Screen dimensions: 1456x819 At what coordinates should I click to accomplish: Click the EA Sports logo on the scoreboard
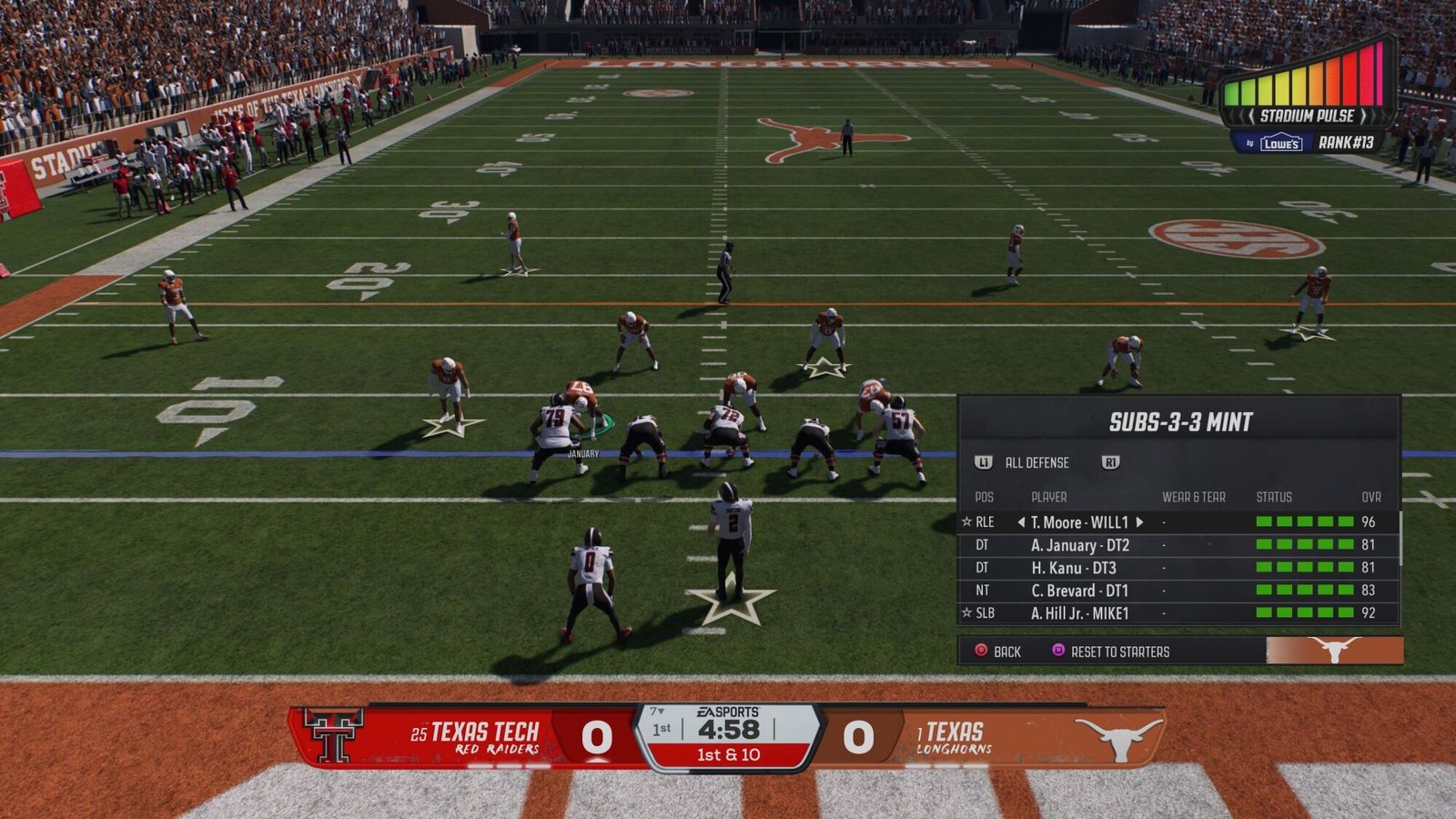pos(727,711)
